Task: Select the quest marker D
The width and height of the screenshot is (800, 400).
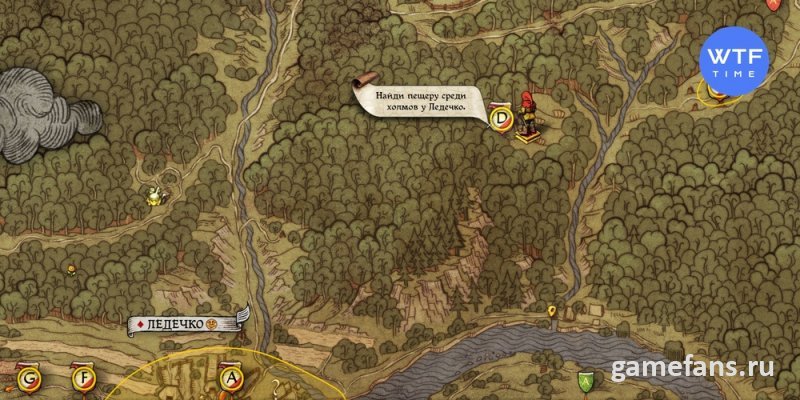Action: 502,119
